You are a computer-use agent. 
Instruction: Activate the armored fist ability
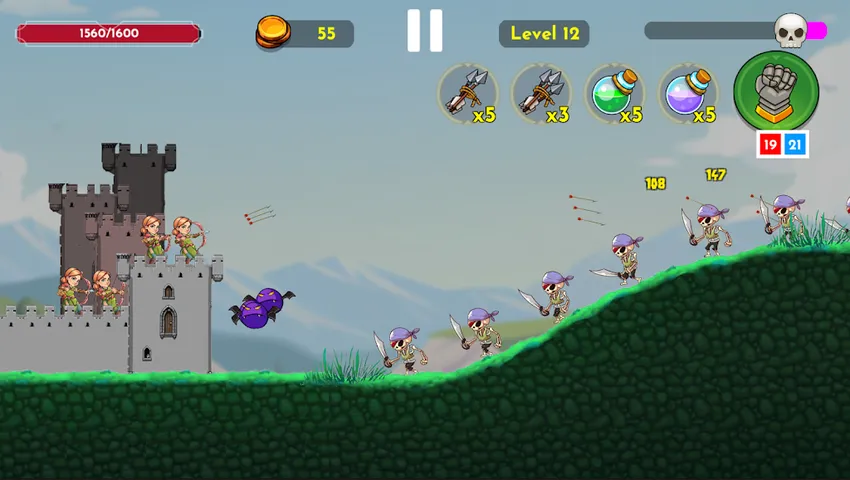(x=776, y=91)
